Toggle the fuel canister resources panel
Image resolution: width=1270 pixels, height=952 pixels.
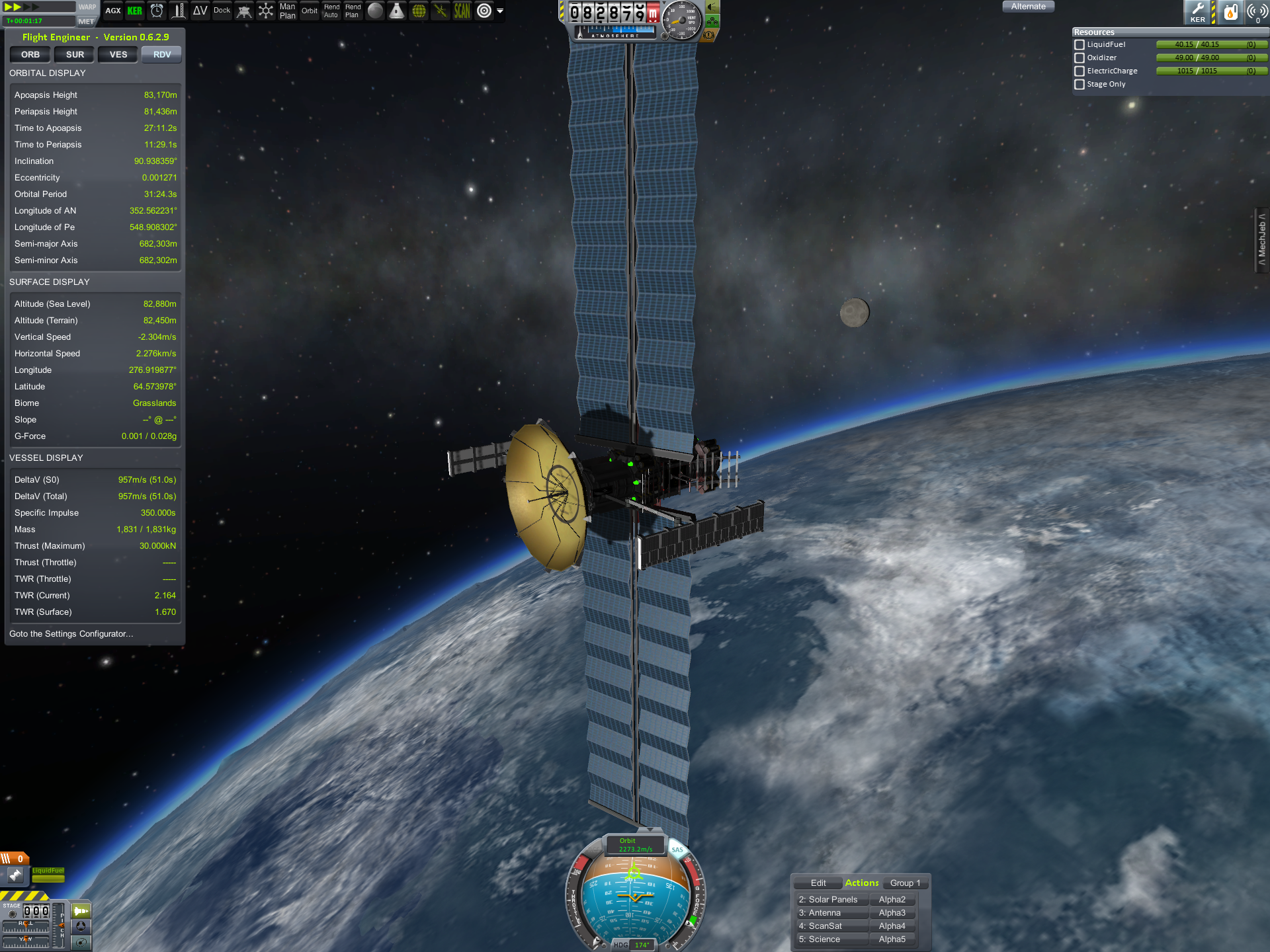pos(1230,12)
